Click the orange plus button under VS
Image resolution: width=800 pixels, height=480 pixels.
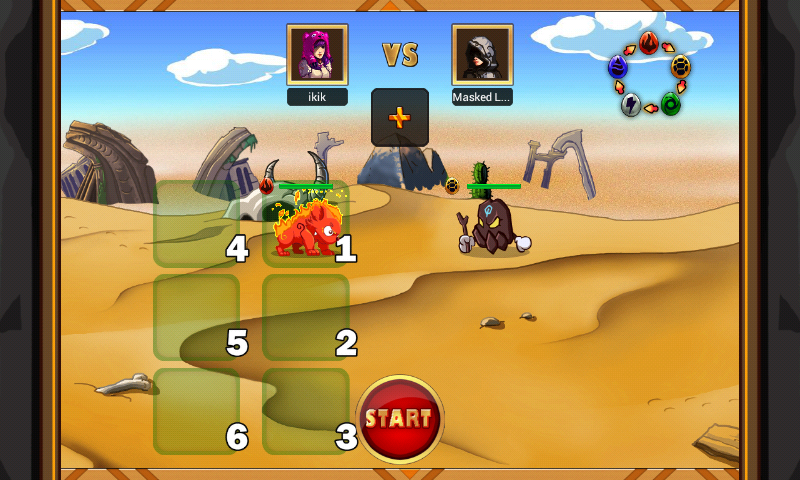coord(400,117)
